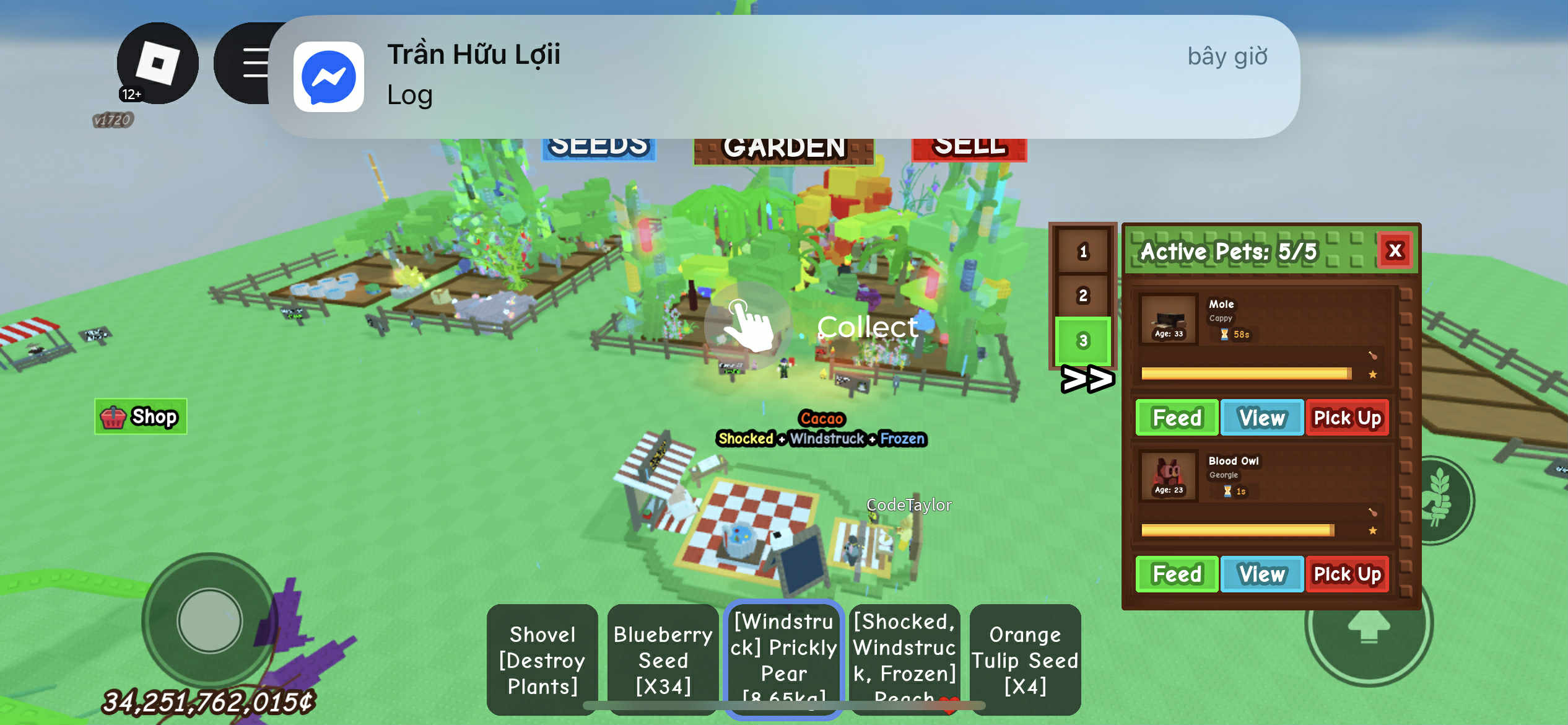The height and width of the screenshot is (725, 1568).
Task: Tap the jump arrow button
Action: pos(1369,625)
